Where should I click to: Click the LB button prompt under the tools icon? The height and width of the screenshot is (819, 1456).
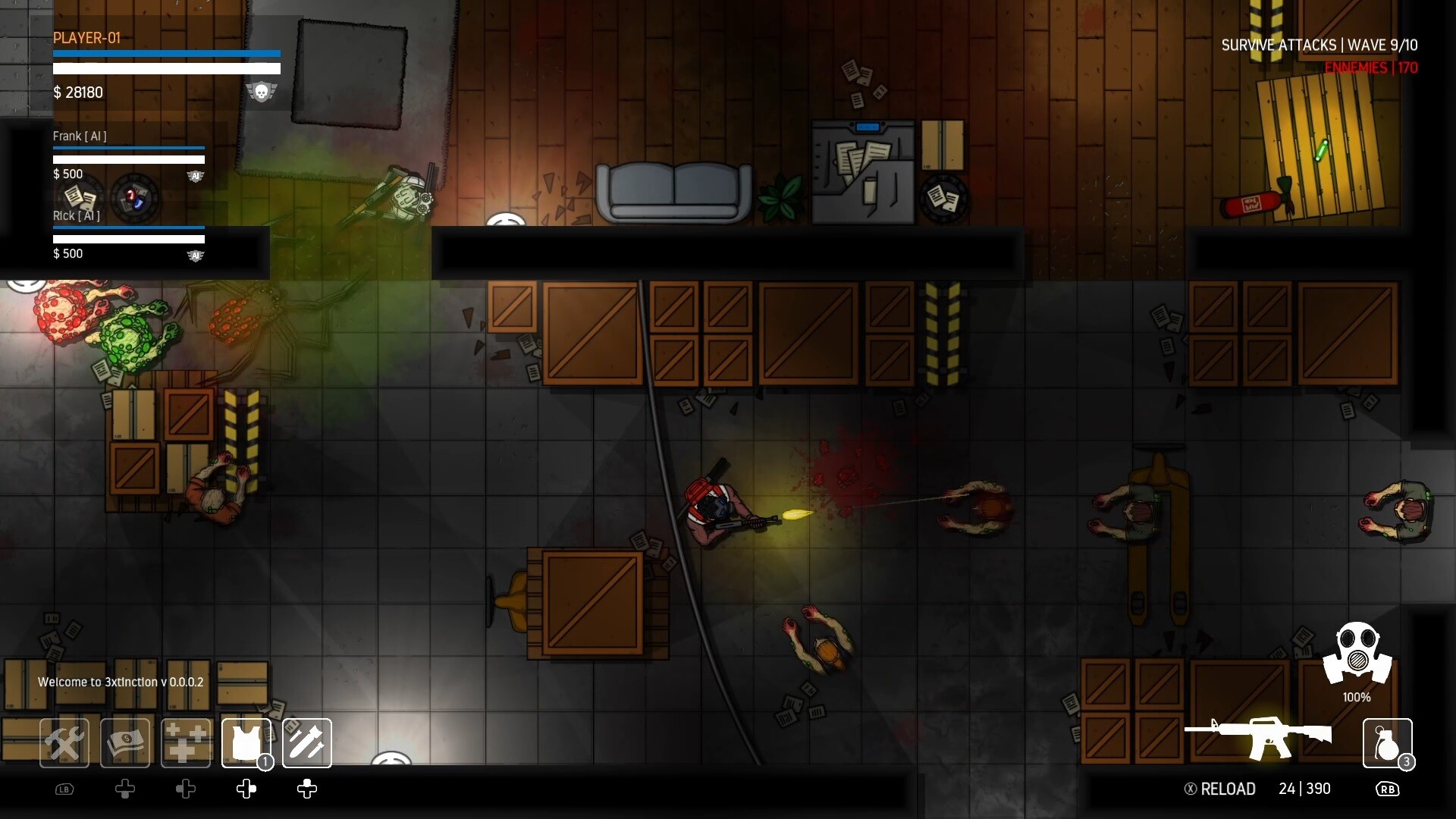pyautogui.click(x=64, y=789)
